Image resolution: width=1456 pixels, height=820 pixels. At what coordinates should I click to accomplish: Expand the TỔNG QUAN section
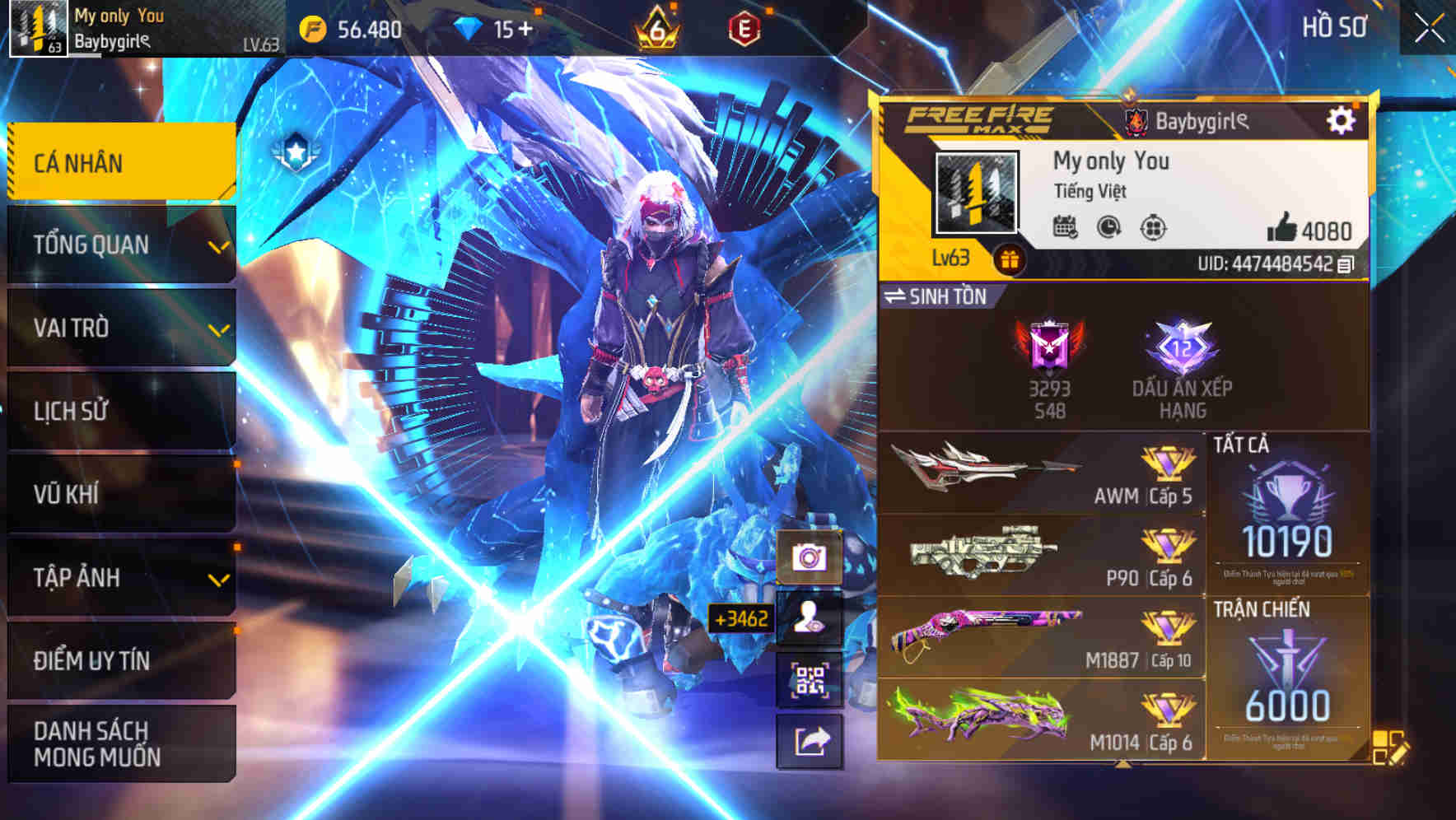click(x=119, y=245)
